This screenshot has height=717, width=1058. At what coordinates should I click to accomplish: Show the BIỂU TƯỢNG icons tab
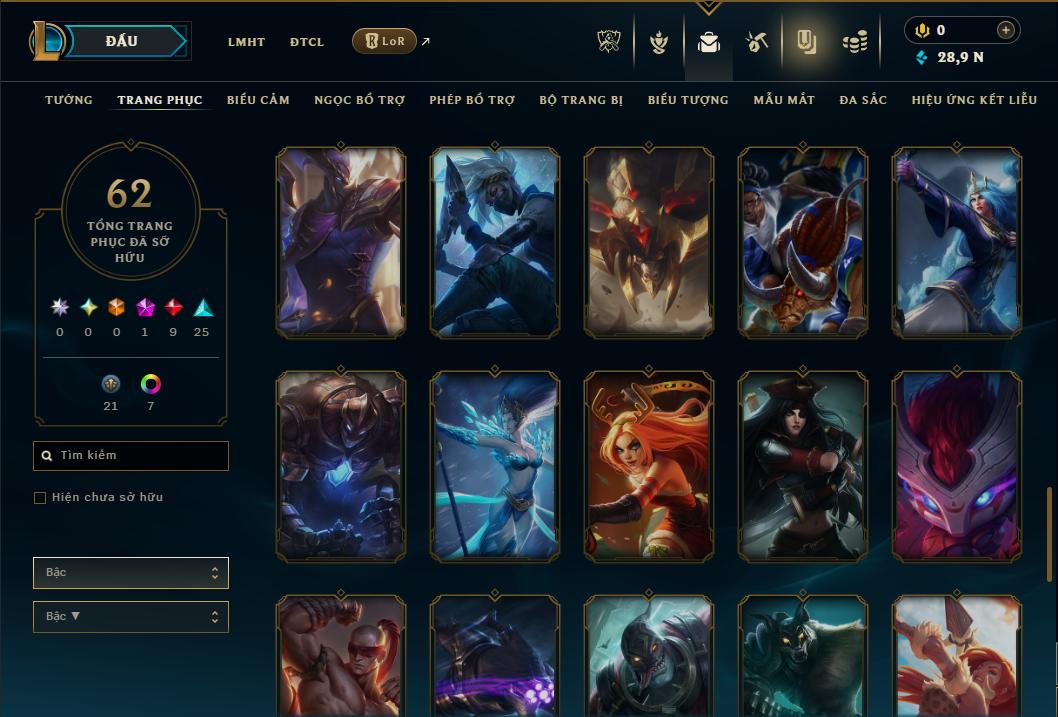[688, 100]
